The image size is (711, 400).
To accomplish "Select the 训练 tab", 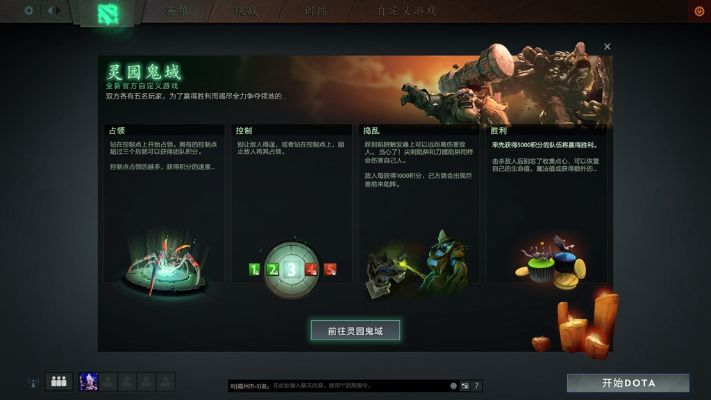I will [x=315, y=11].
